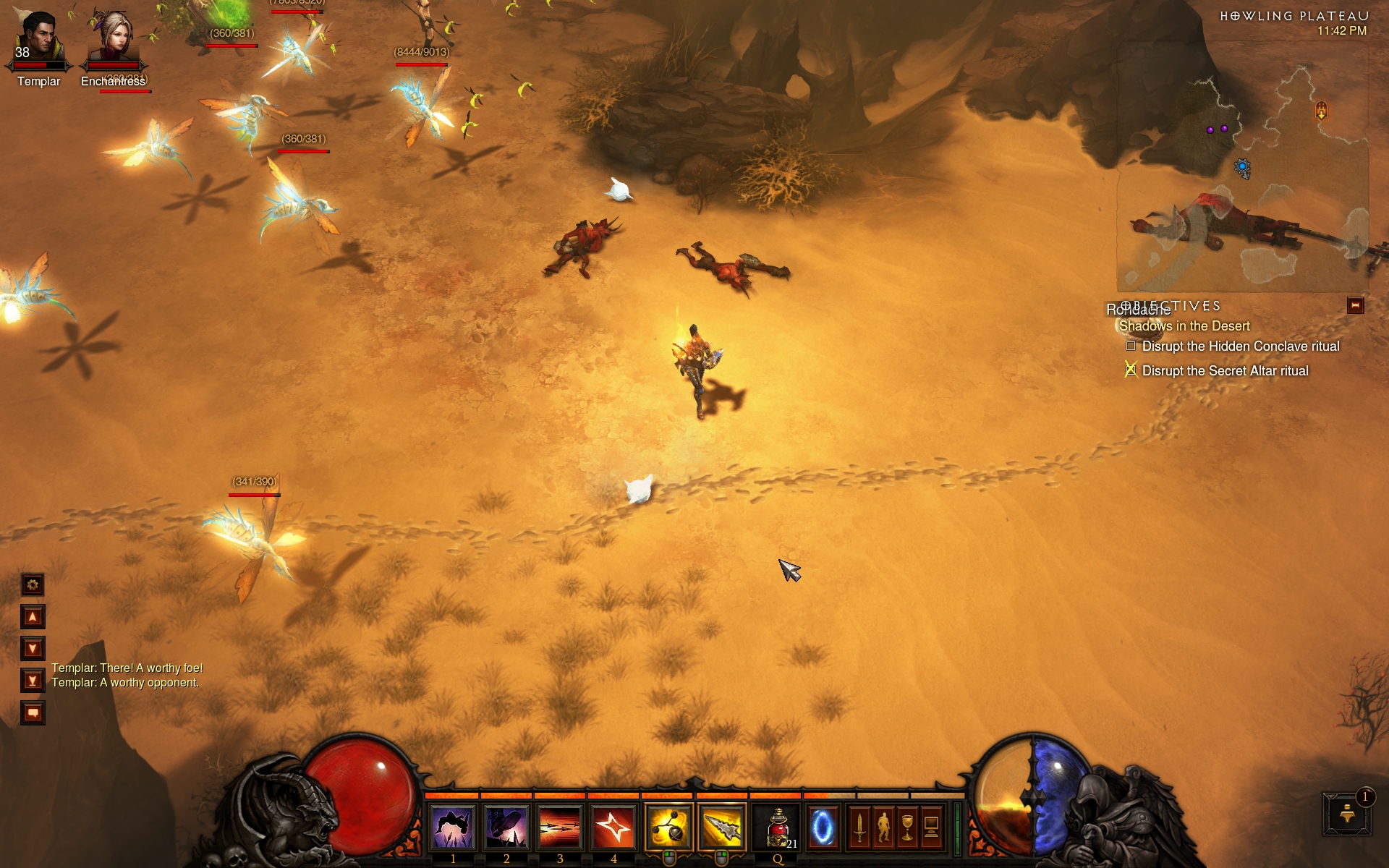
Task: Collapse the Objectives tracker
Action: (1355, 306)
